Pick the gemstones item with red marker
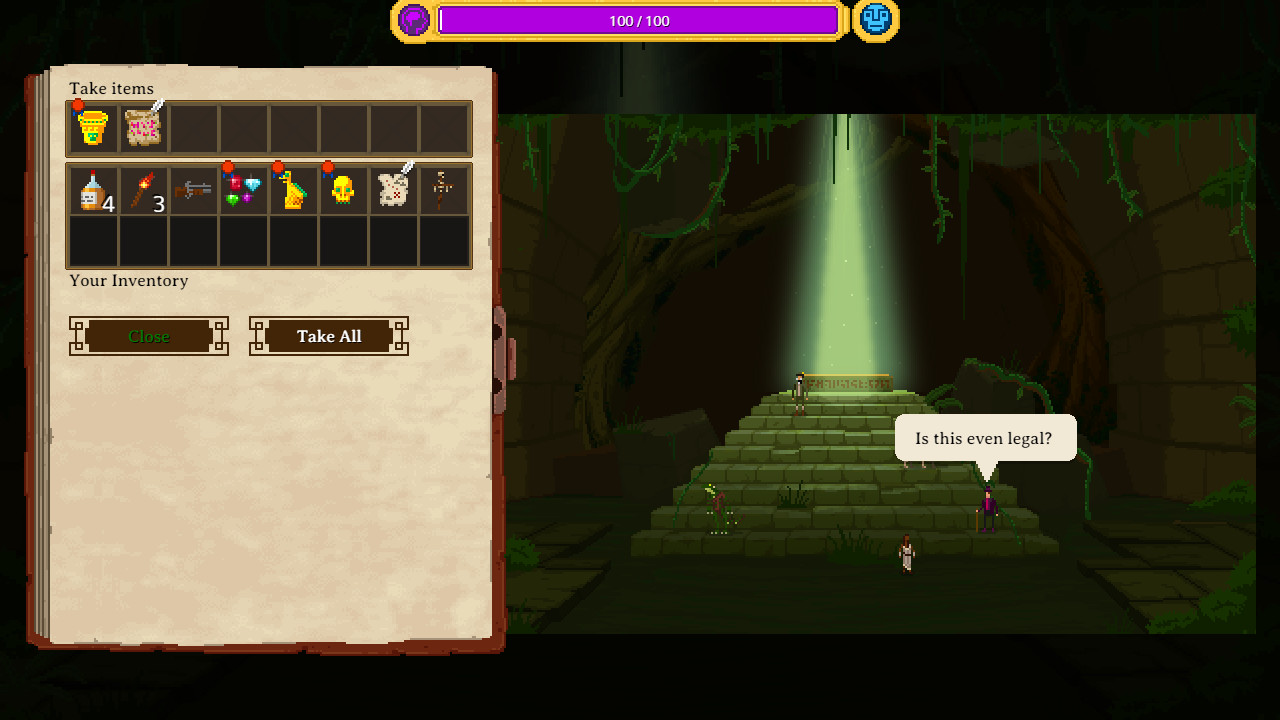 (243, 192)
